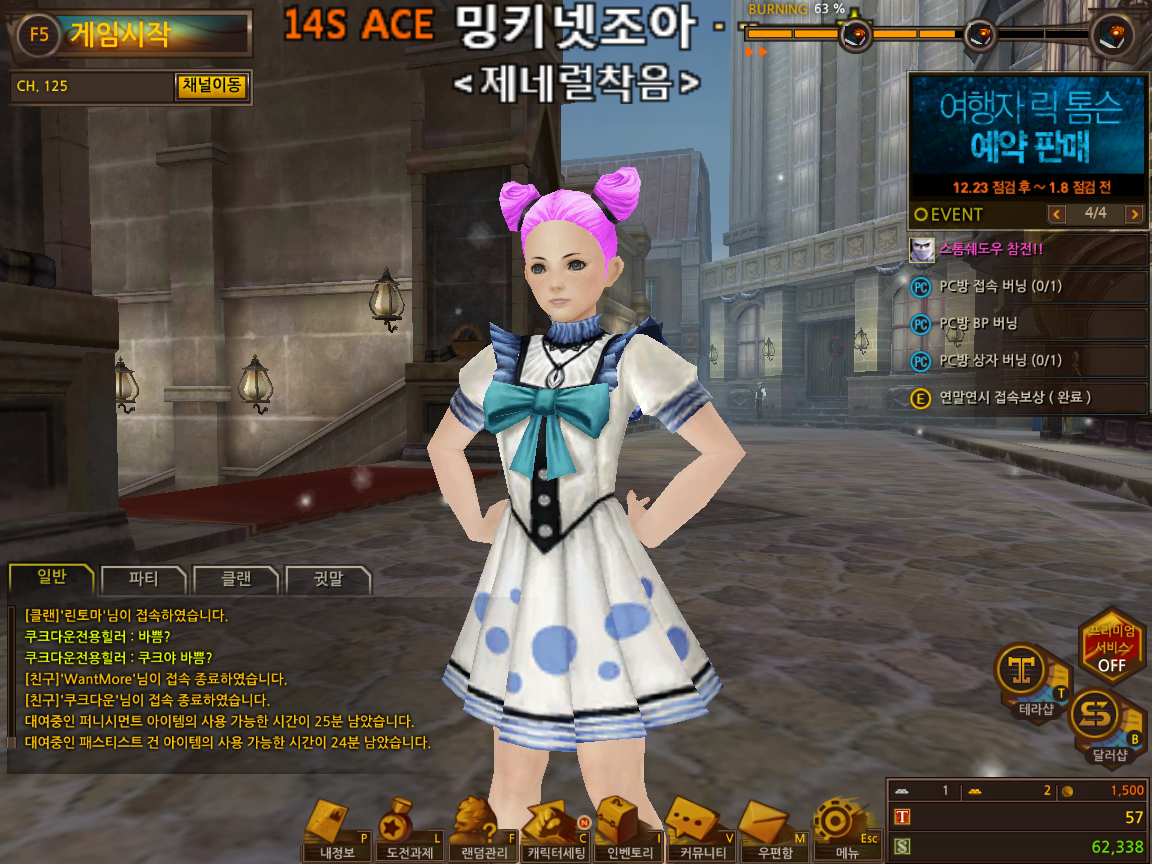Switch to the 파티 chat tab

tap(143, 579)
